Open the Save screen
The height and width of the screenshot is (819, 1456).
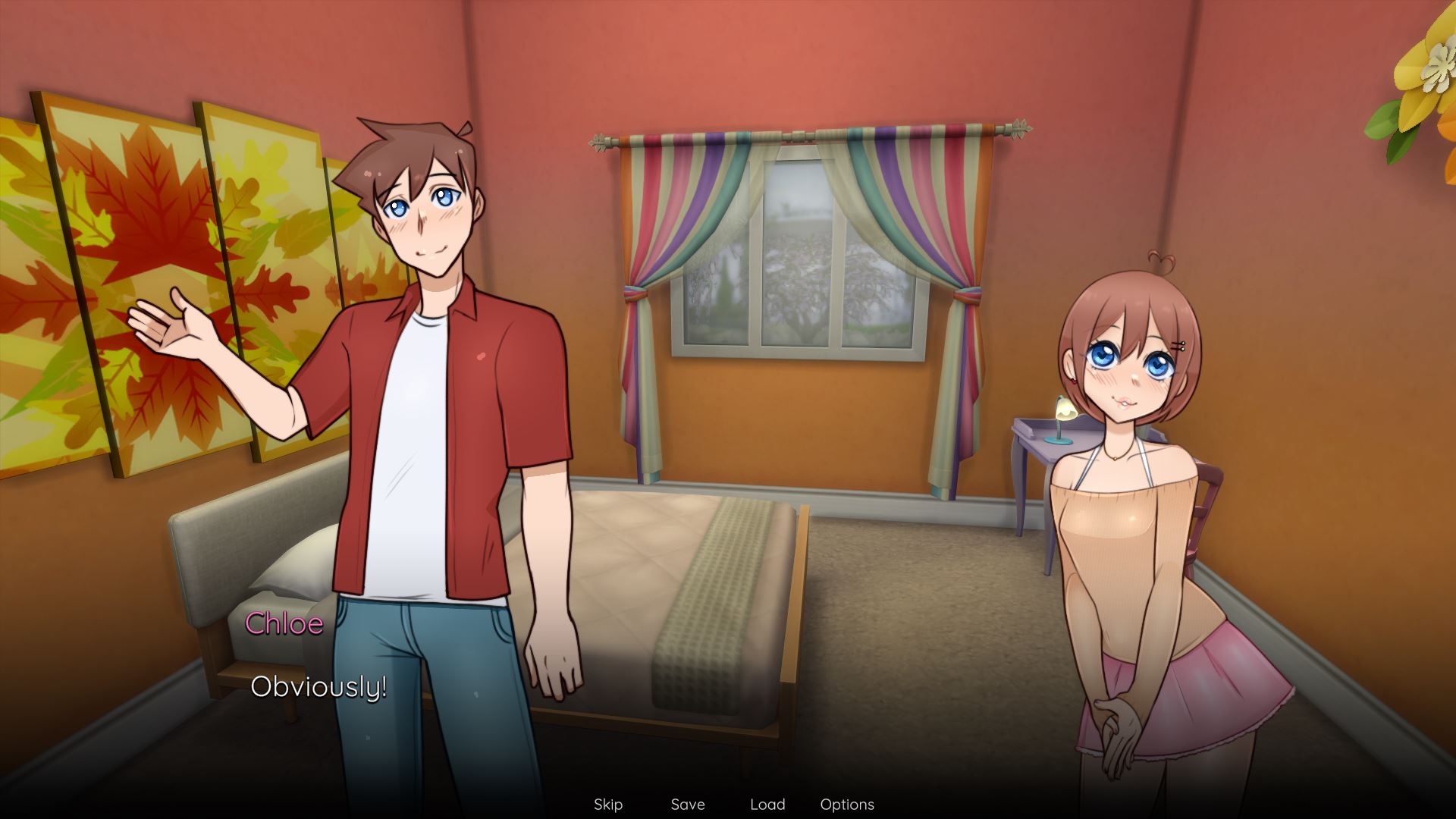pos(687,805)
